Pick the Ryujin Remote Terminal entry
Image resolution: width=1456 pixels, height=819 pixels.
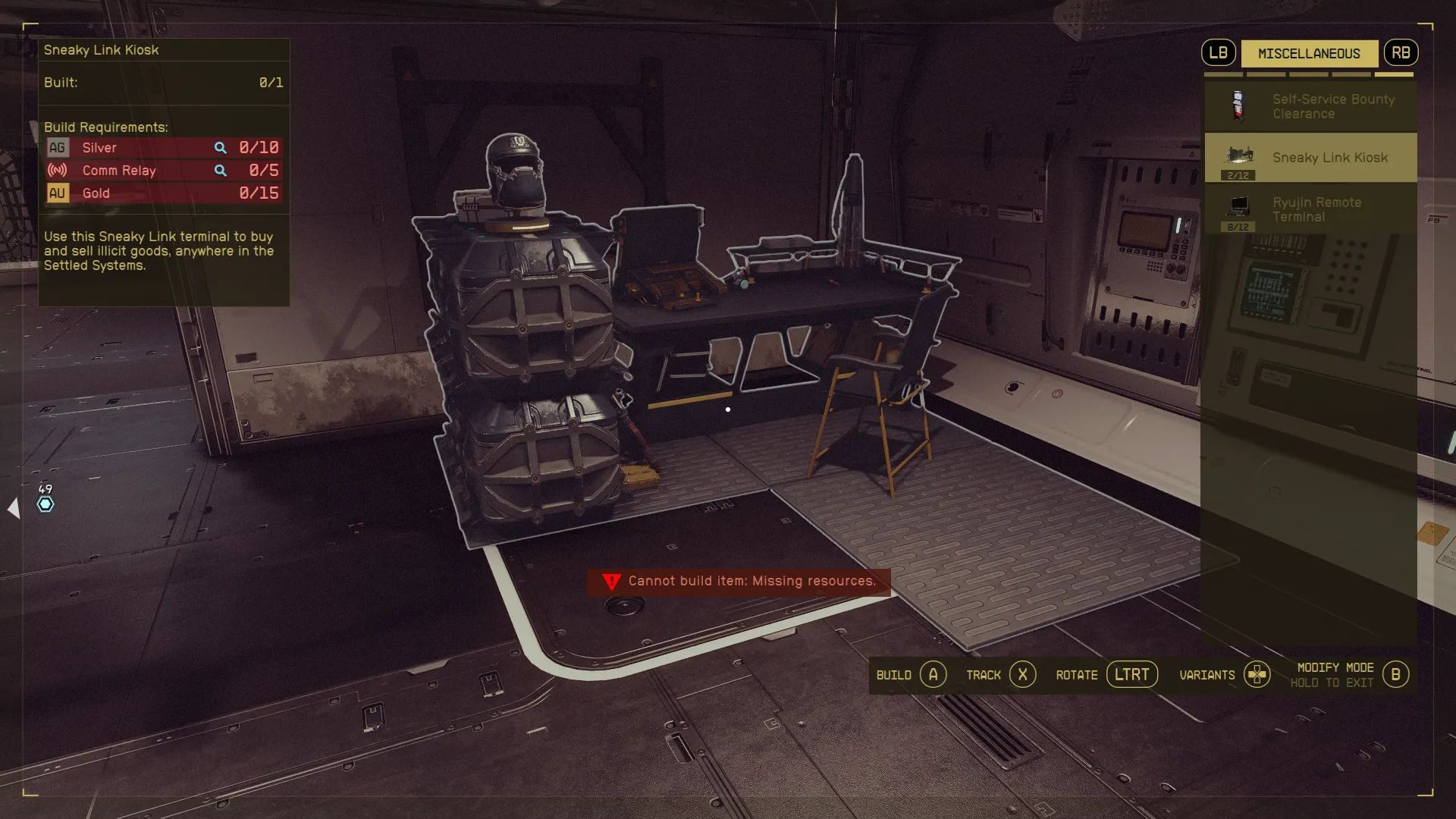pyautogui.click(x=1310, y=209)
